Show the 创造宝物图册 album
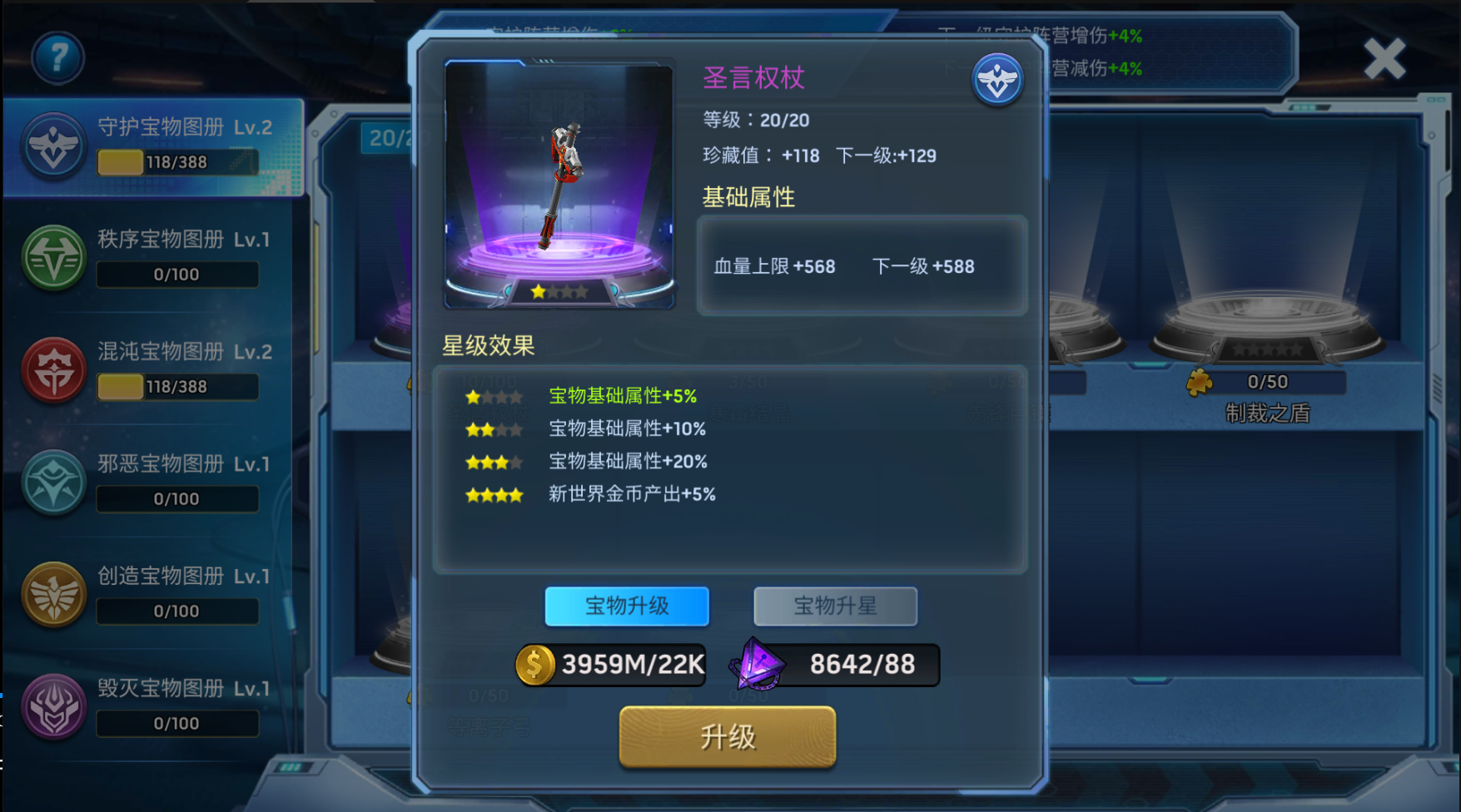Screen dimensions: 1461x812 tap(154, 595)
